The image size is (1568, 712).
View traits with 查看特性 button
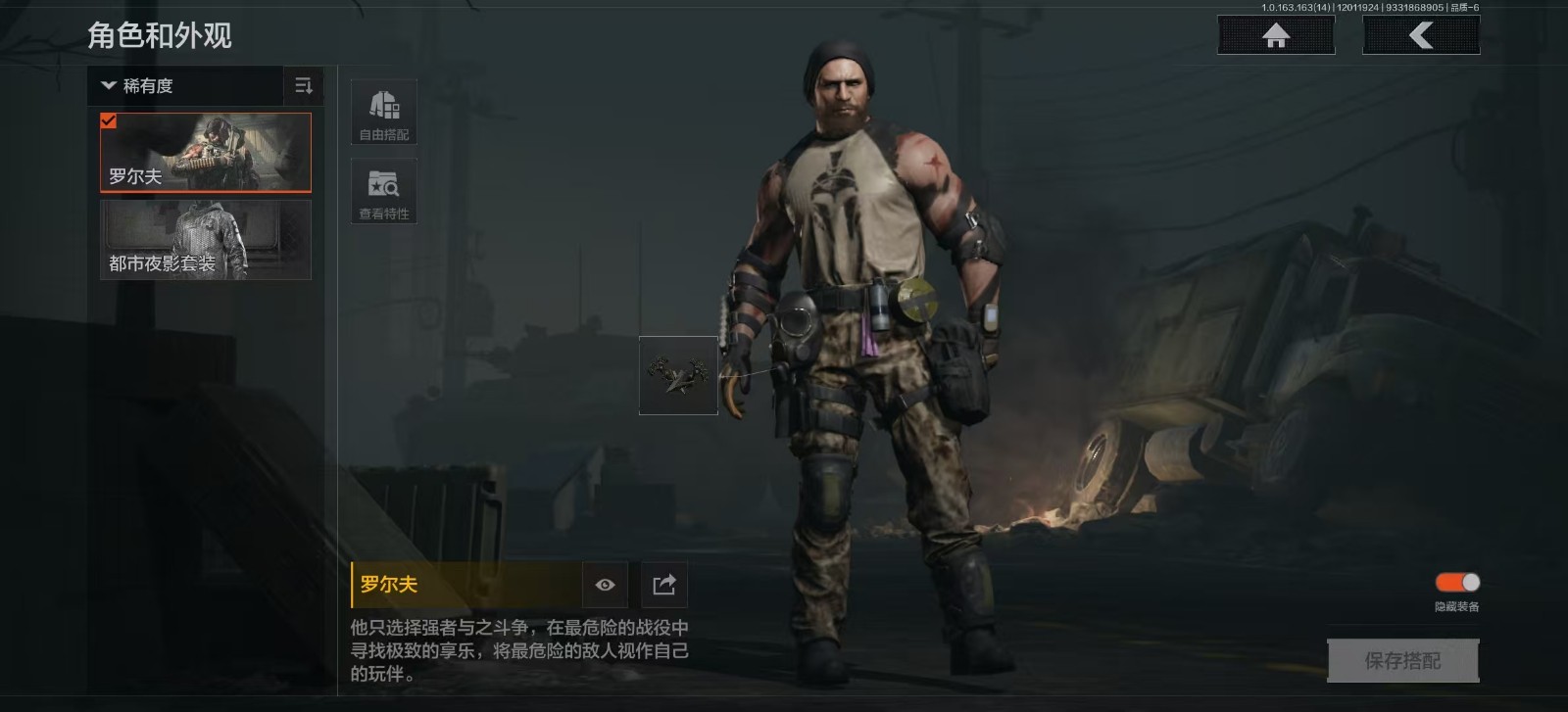click(x=384, y=191)
